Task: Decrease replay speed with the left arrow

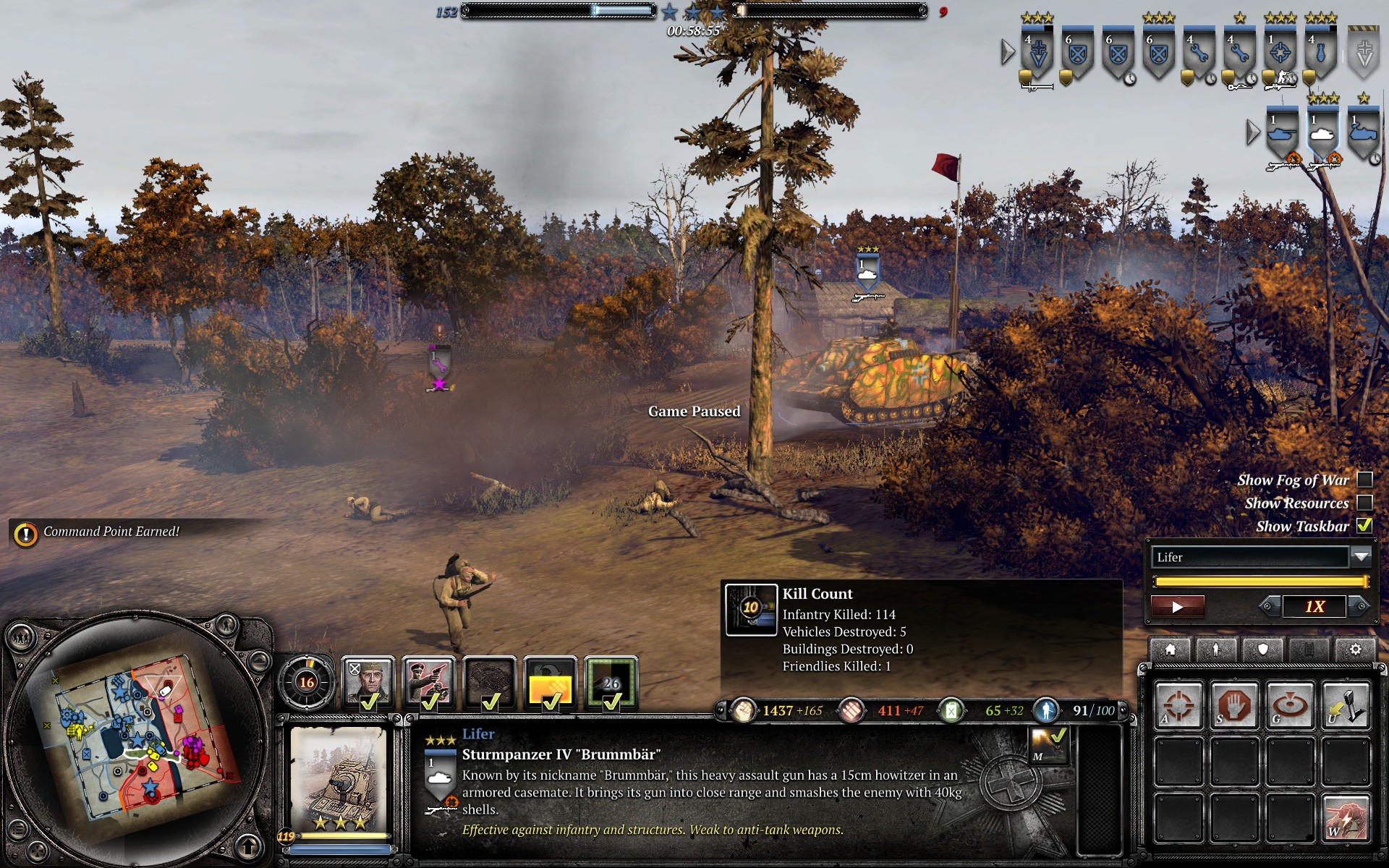Action: (x=1268, y=606)
